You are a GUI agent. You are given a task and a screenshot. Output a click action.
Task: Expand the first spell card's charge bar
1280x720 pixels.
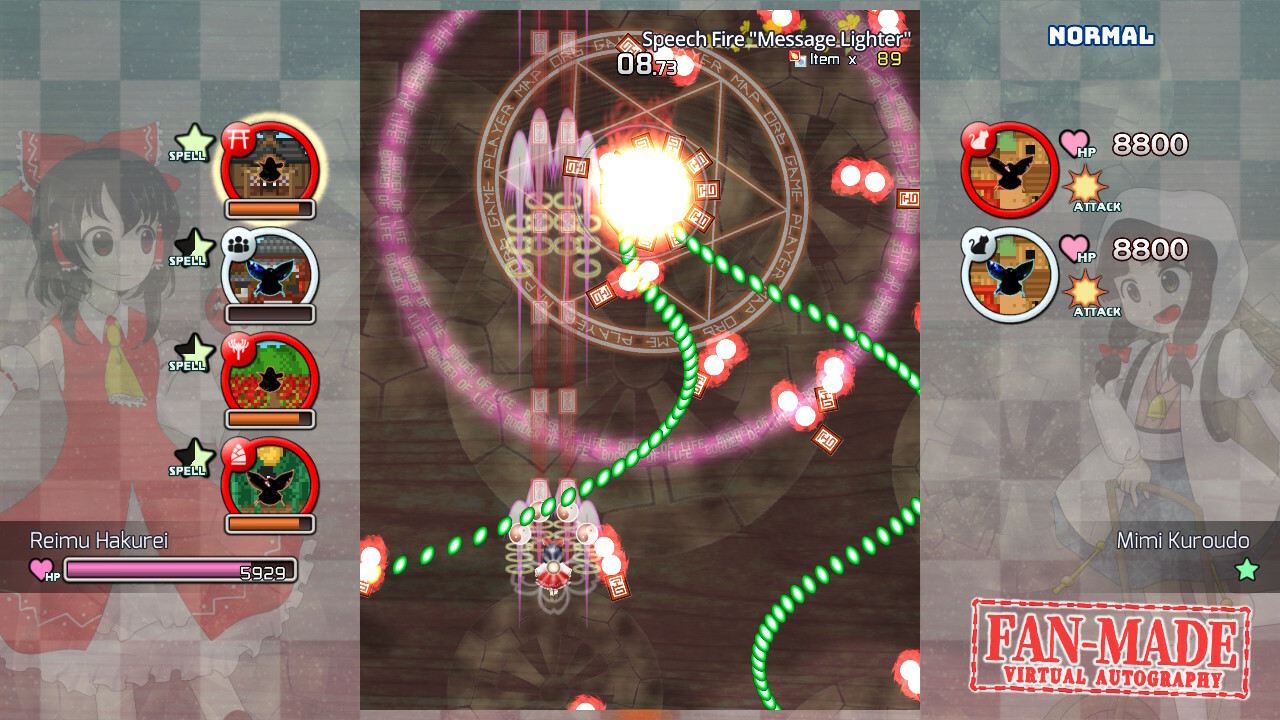(x=268, y=210)
